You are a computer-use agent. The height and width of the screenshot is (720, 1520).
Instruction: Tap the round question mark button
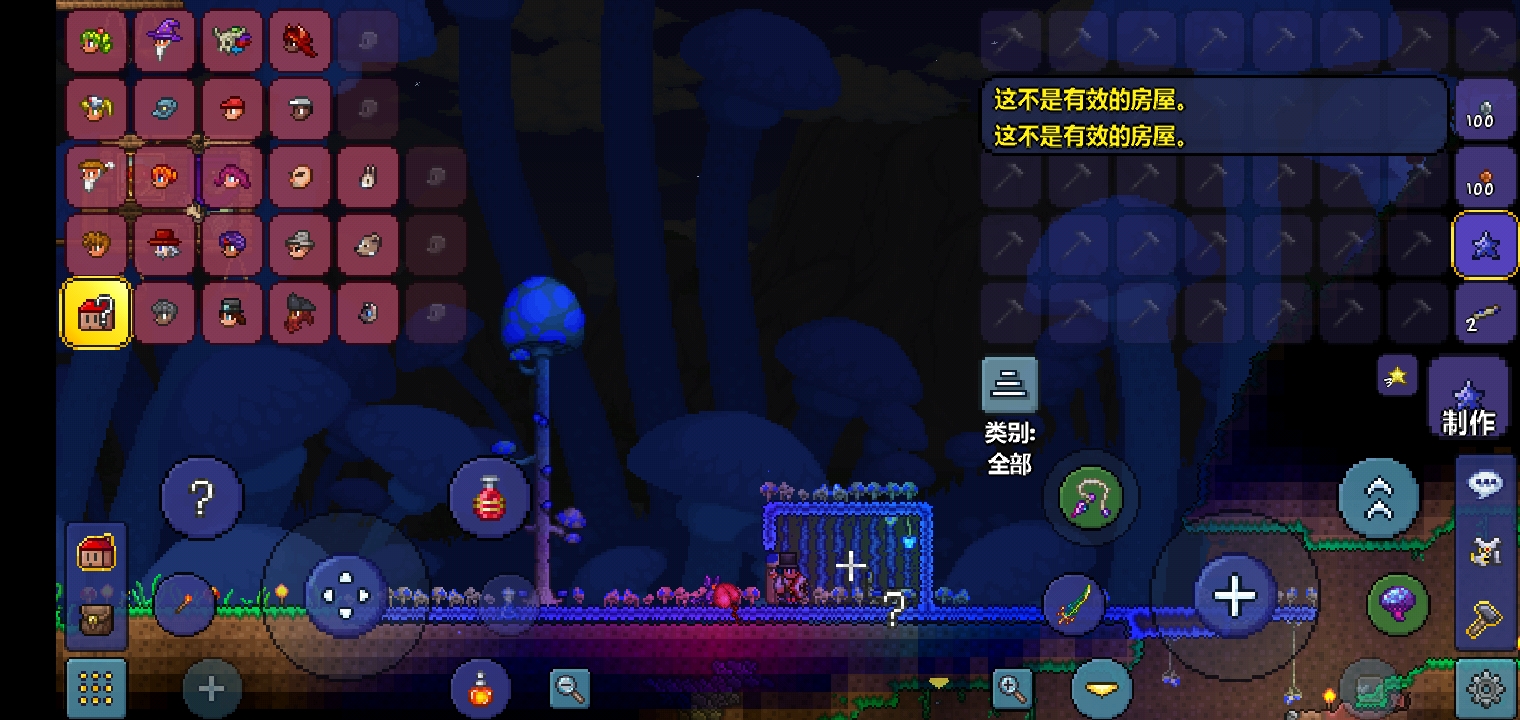pos(202,498)
